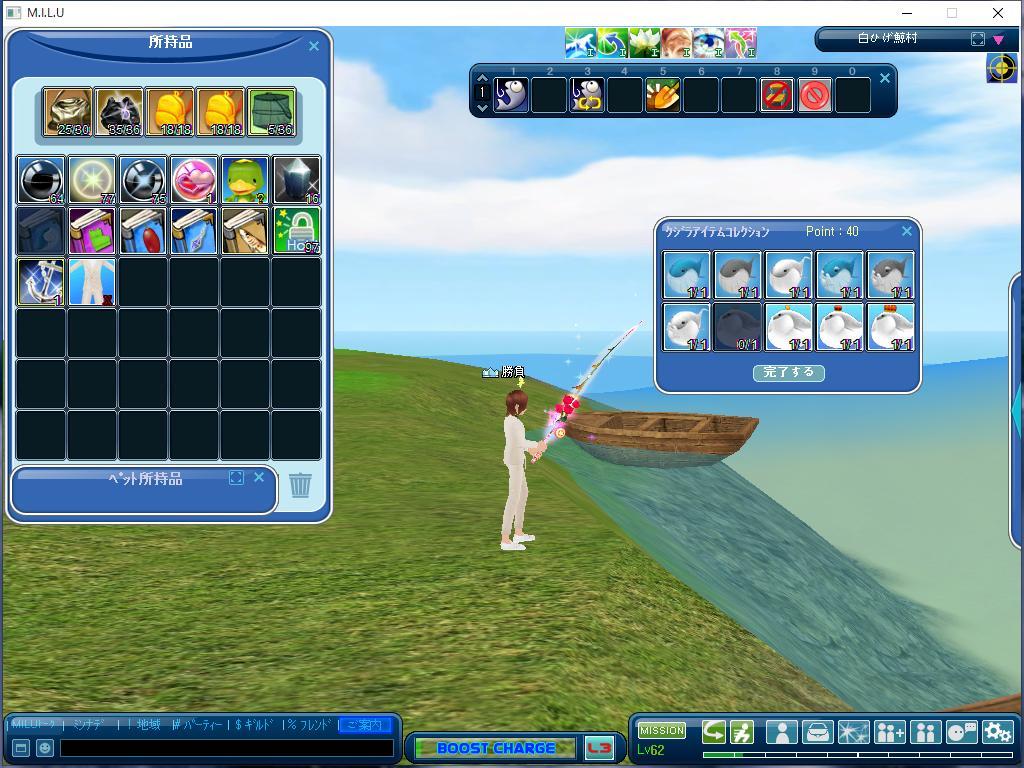1024x768 pixels.
Task: Close the 所持品 inventory window
Action: pos(314,46)
